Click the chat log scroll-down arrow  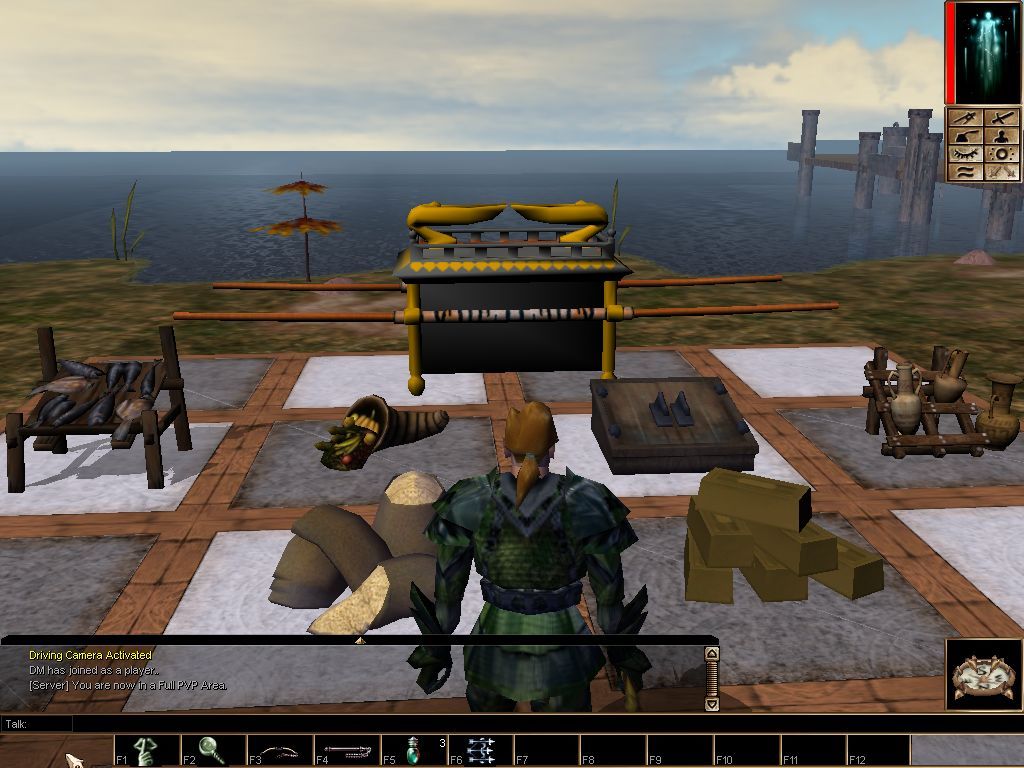pos(711,704)
